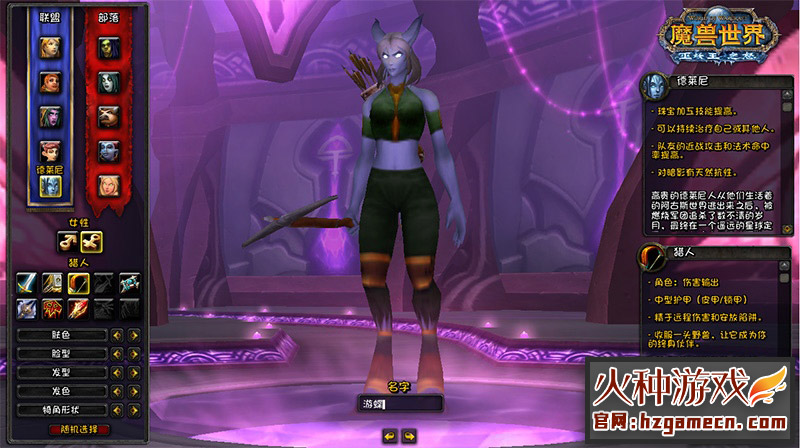Rotate the character with the left arrow button
800x448 pixels.
pos(390,435)
